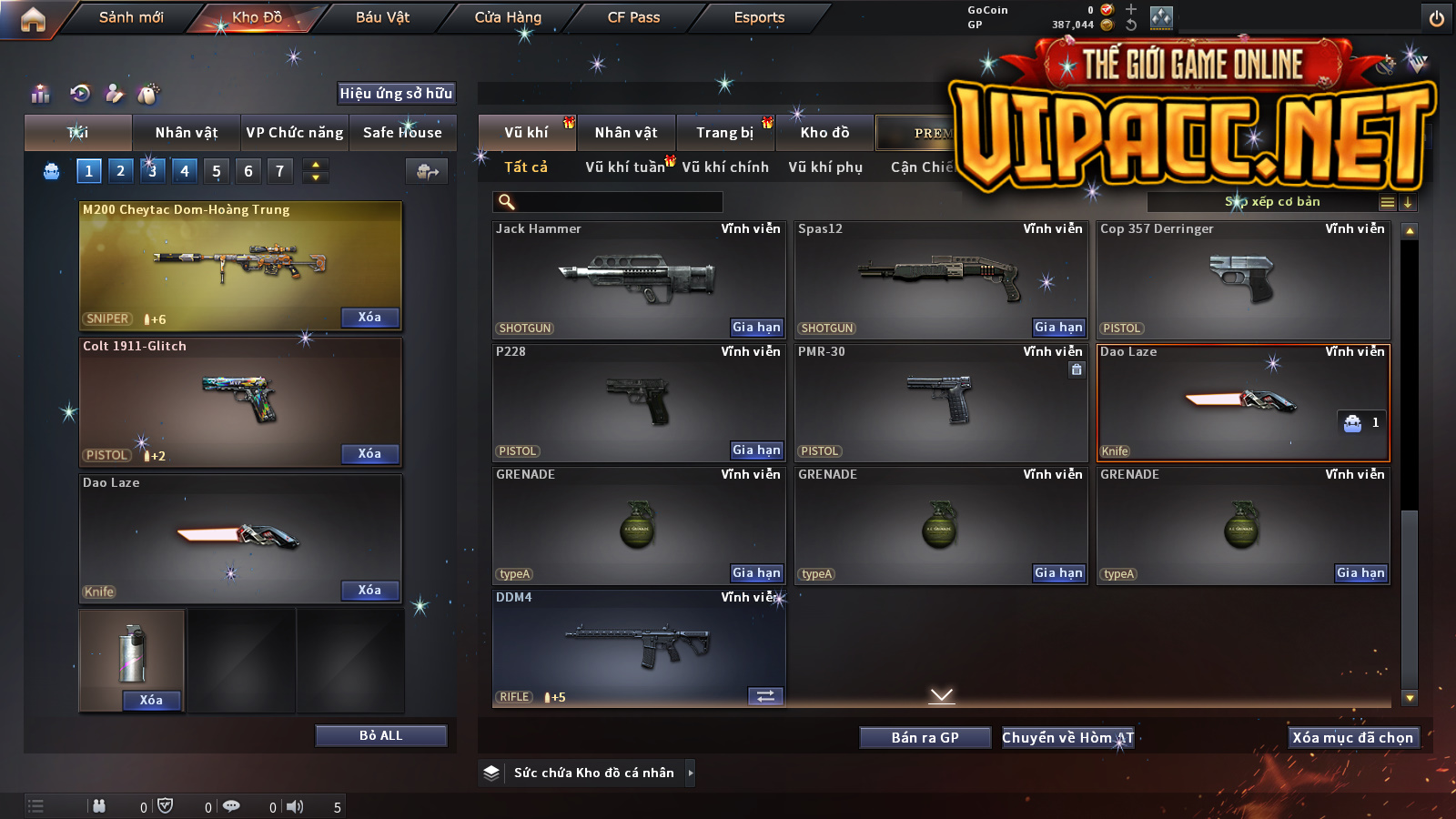Filter by Vũ khí chính
The width and height of the screenshot is (1456, 819).
pyautogui.click(x=725, y=167)
